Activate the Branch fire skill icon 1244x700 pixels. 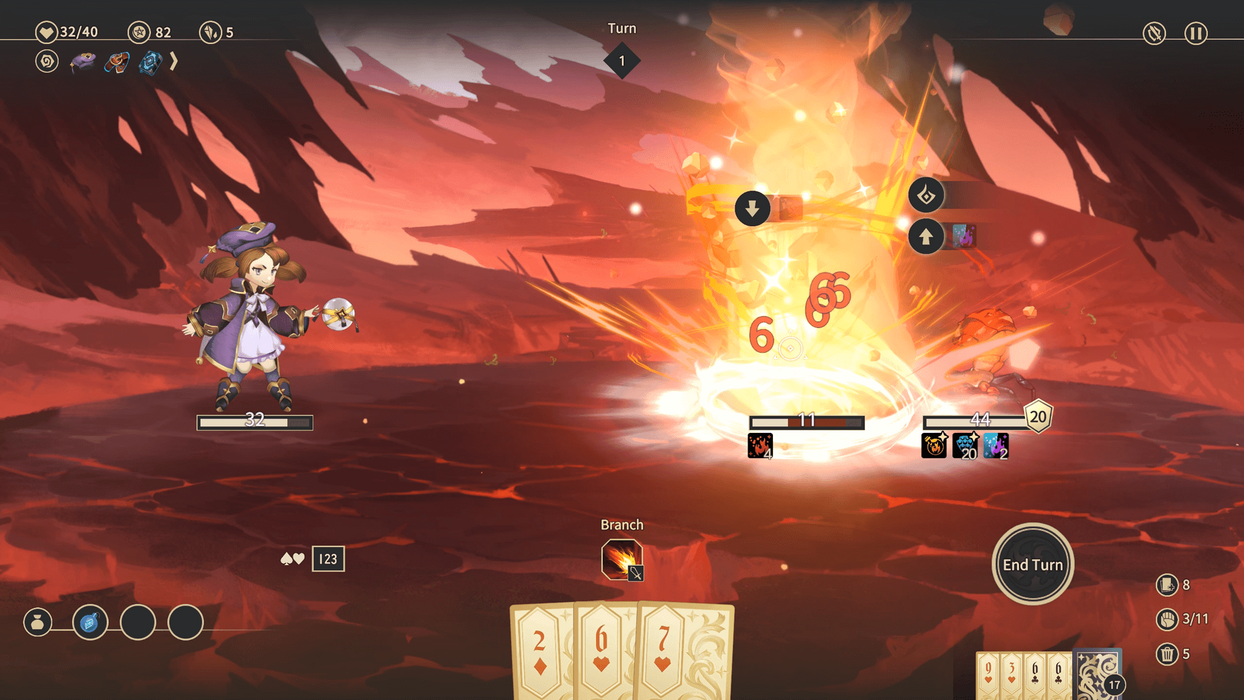click(622, 559)
